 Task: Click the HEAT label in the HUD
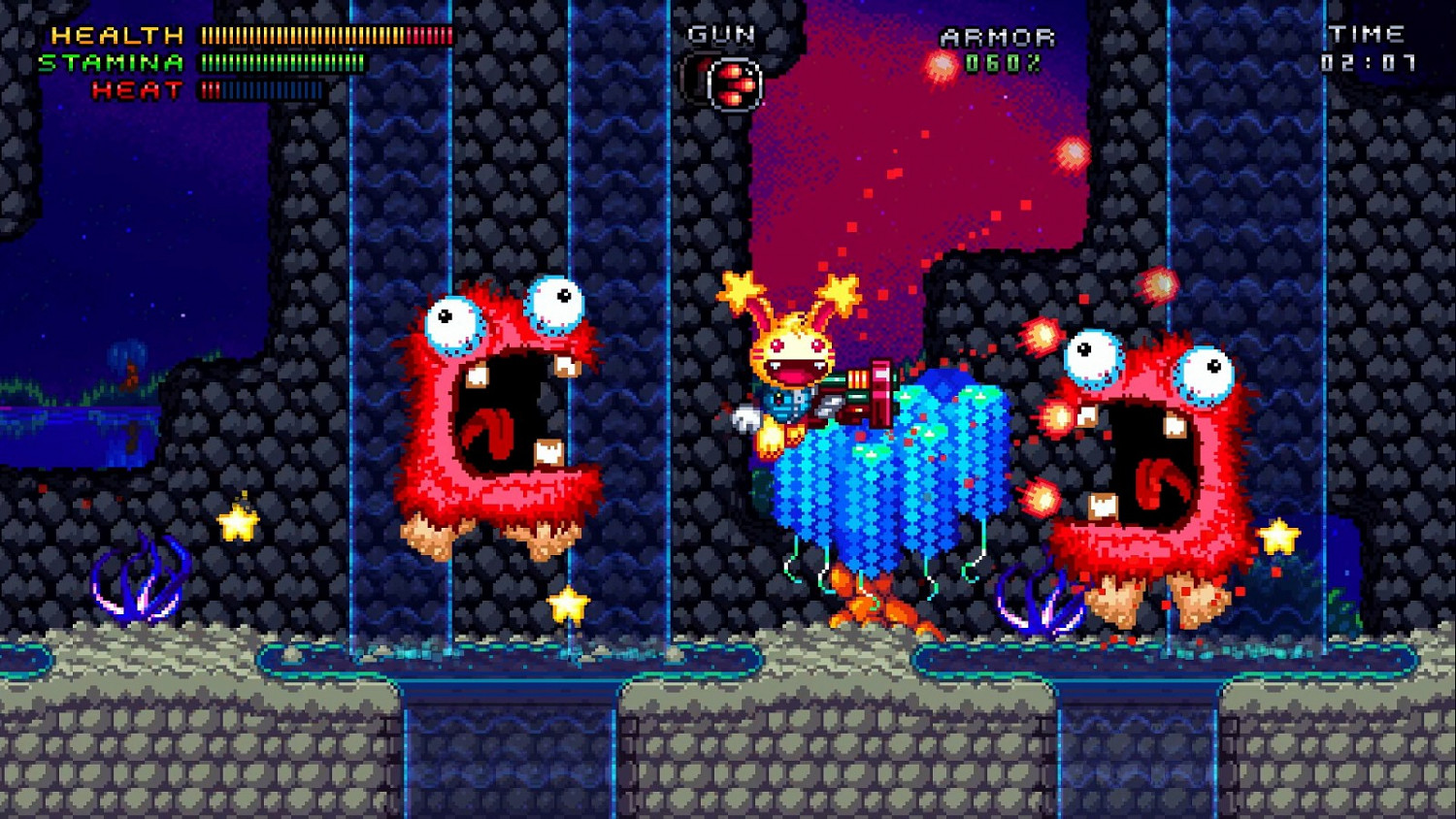click(x=137, y=90)
